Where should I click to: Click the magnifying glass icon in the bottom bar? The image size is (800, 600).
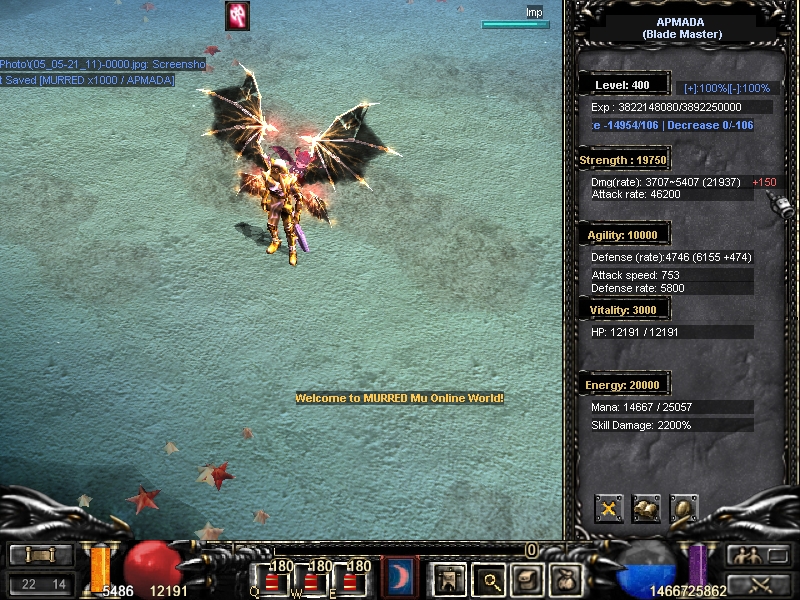coord(488,578)
